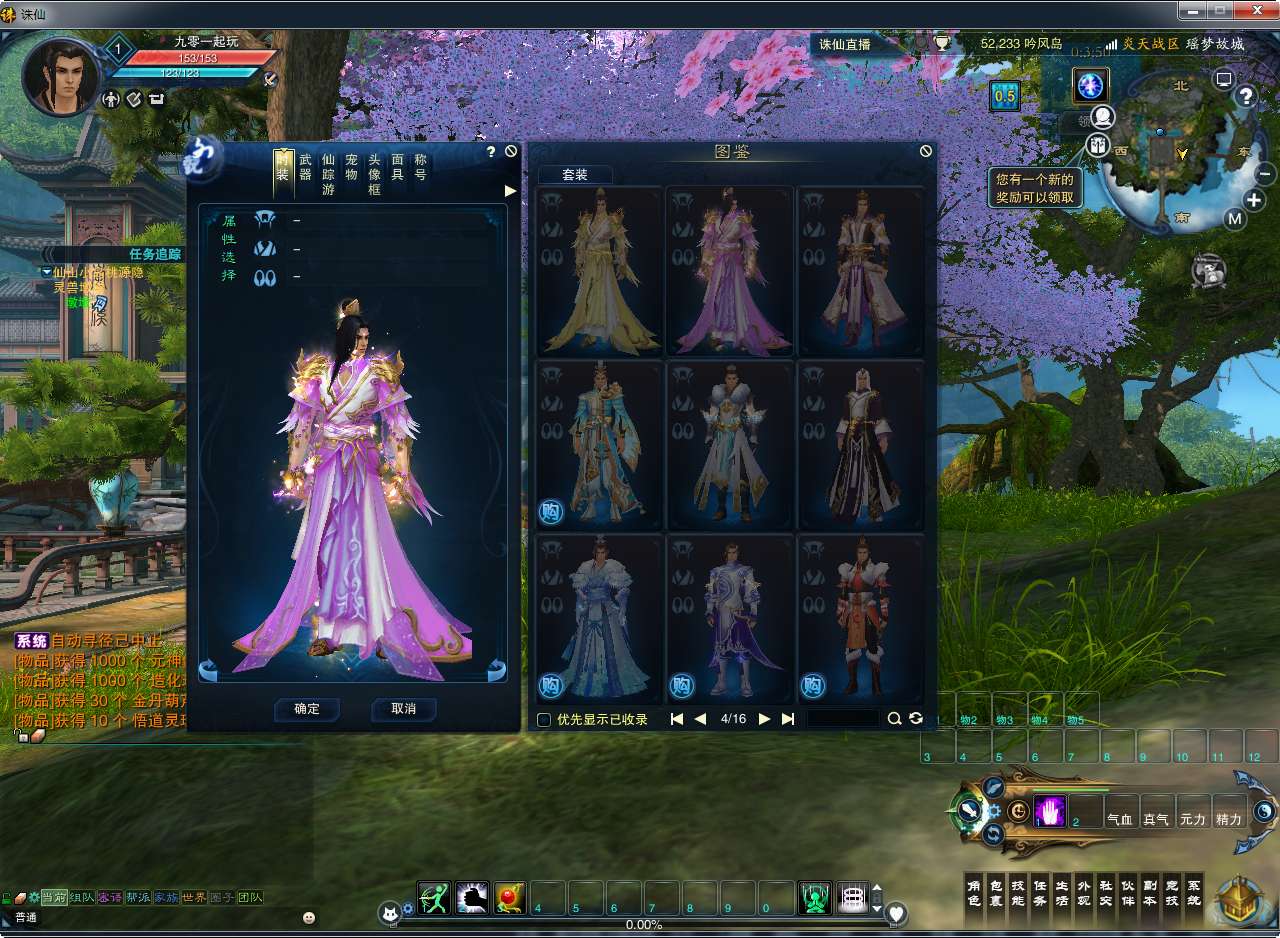This screenshot has height=938, width=1280.
Task: Open the 套装 category tab
Action: click(575, 174)
